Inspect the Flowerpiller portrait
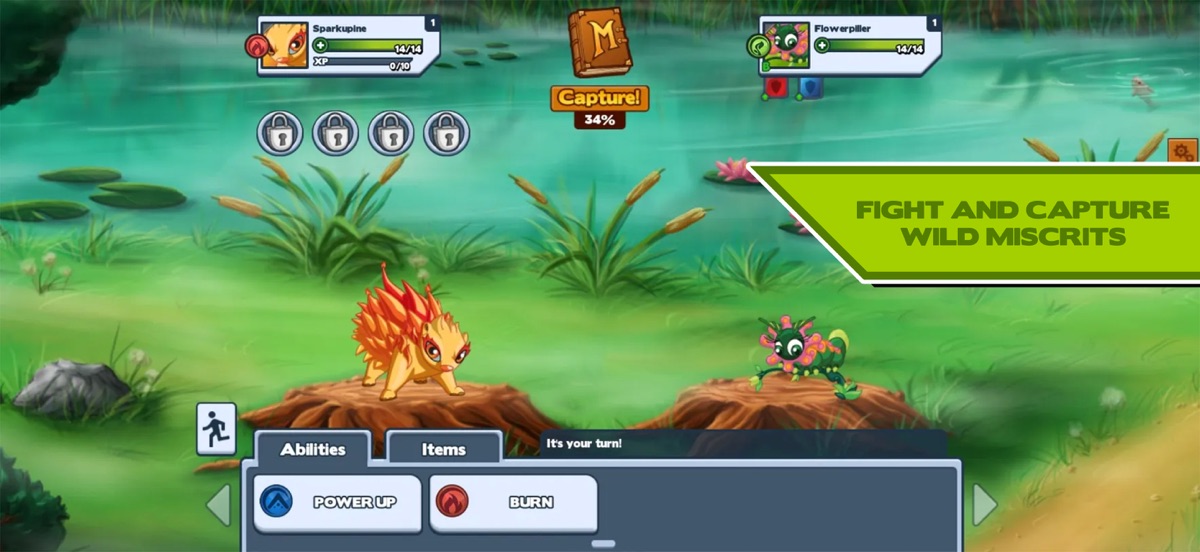Image resolution: width=1200 pixels, height=552 pixels. pyautogui.click(x=785, y=47)
